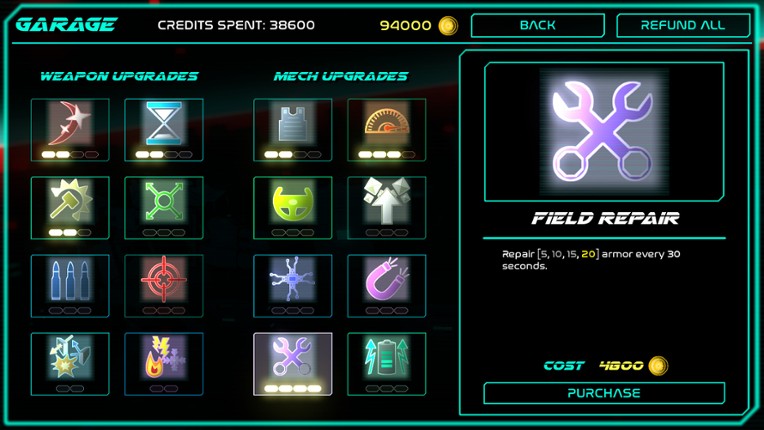Select the hammer weapon upgrade

pos(70,206)
